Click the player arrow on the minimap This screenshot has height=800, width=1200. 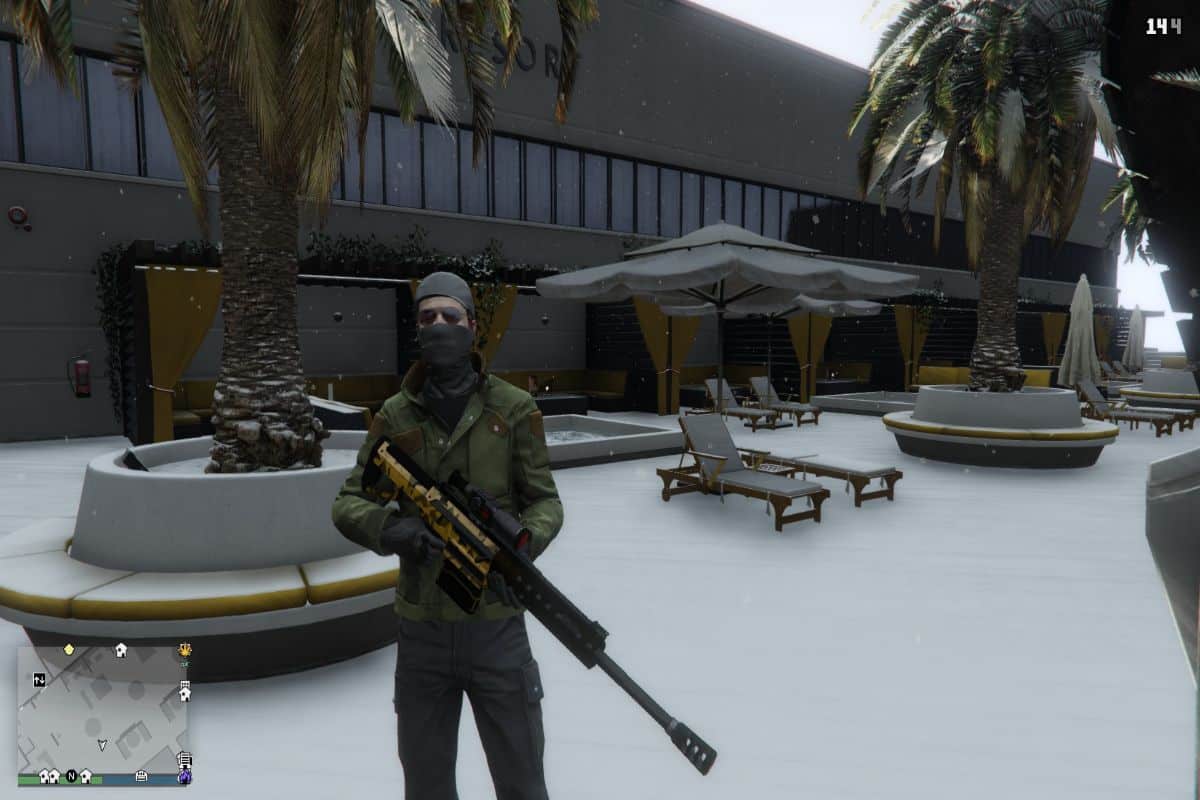[x=101, y=745]
